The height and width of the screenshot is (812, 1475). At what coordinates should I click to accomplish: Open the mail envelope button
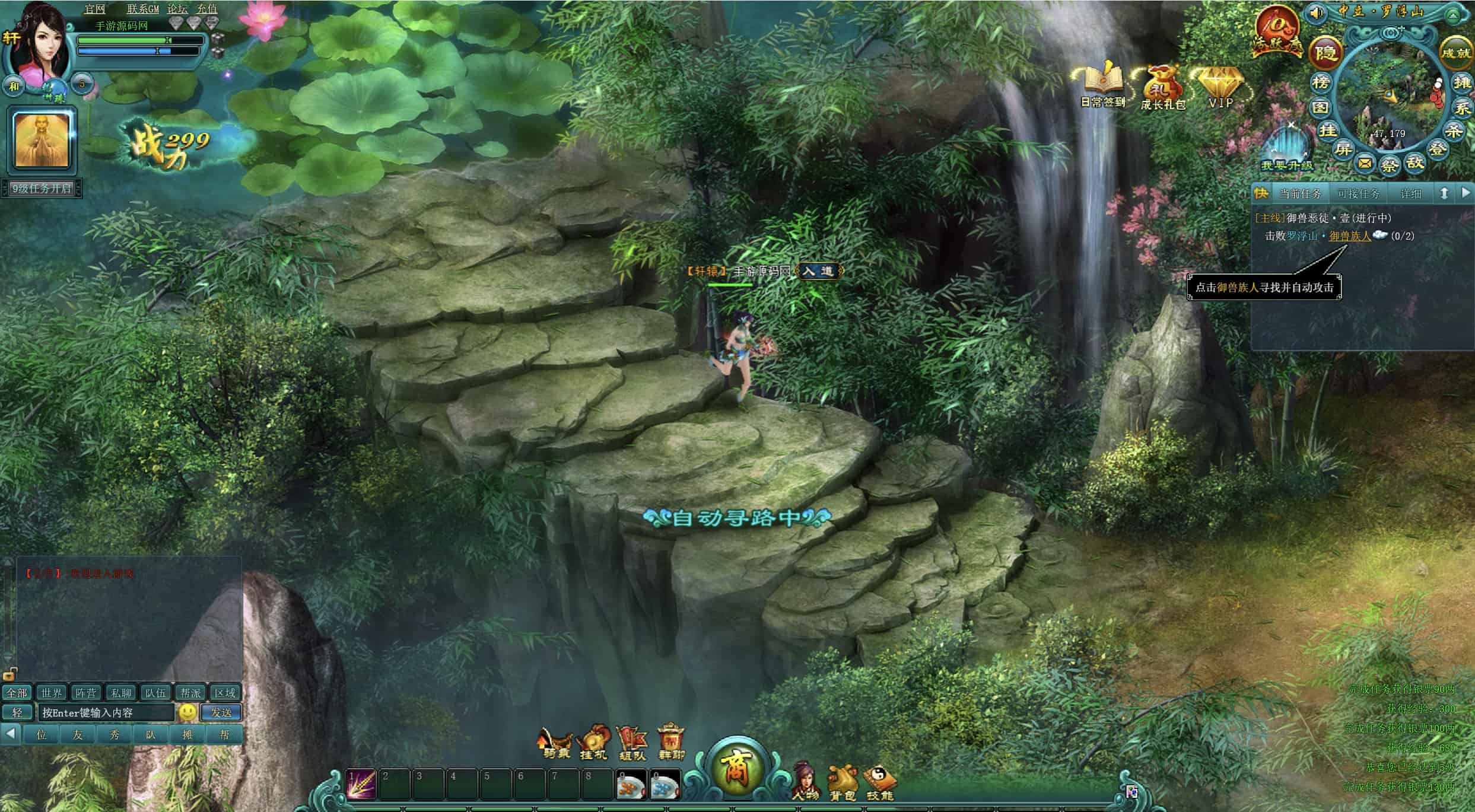pyautogui.click(x=1365, y=163)
